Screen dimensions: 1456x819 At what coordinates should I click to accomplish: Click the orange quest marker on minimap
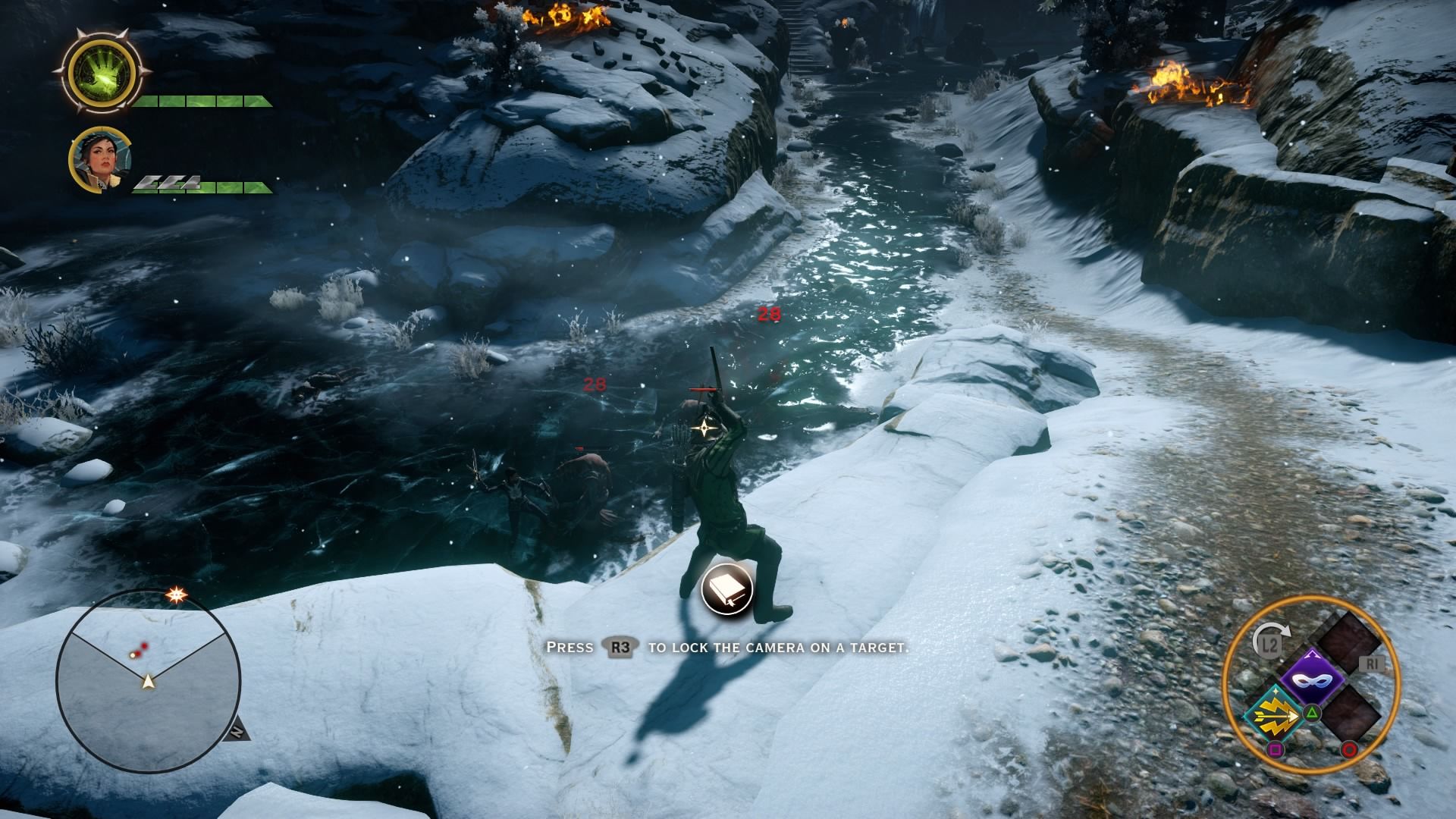[x=177, y=595]
